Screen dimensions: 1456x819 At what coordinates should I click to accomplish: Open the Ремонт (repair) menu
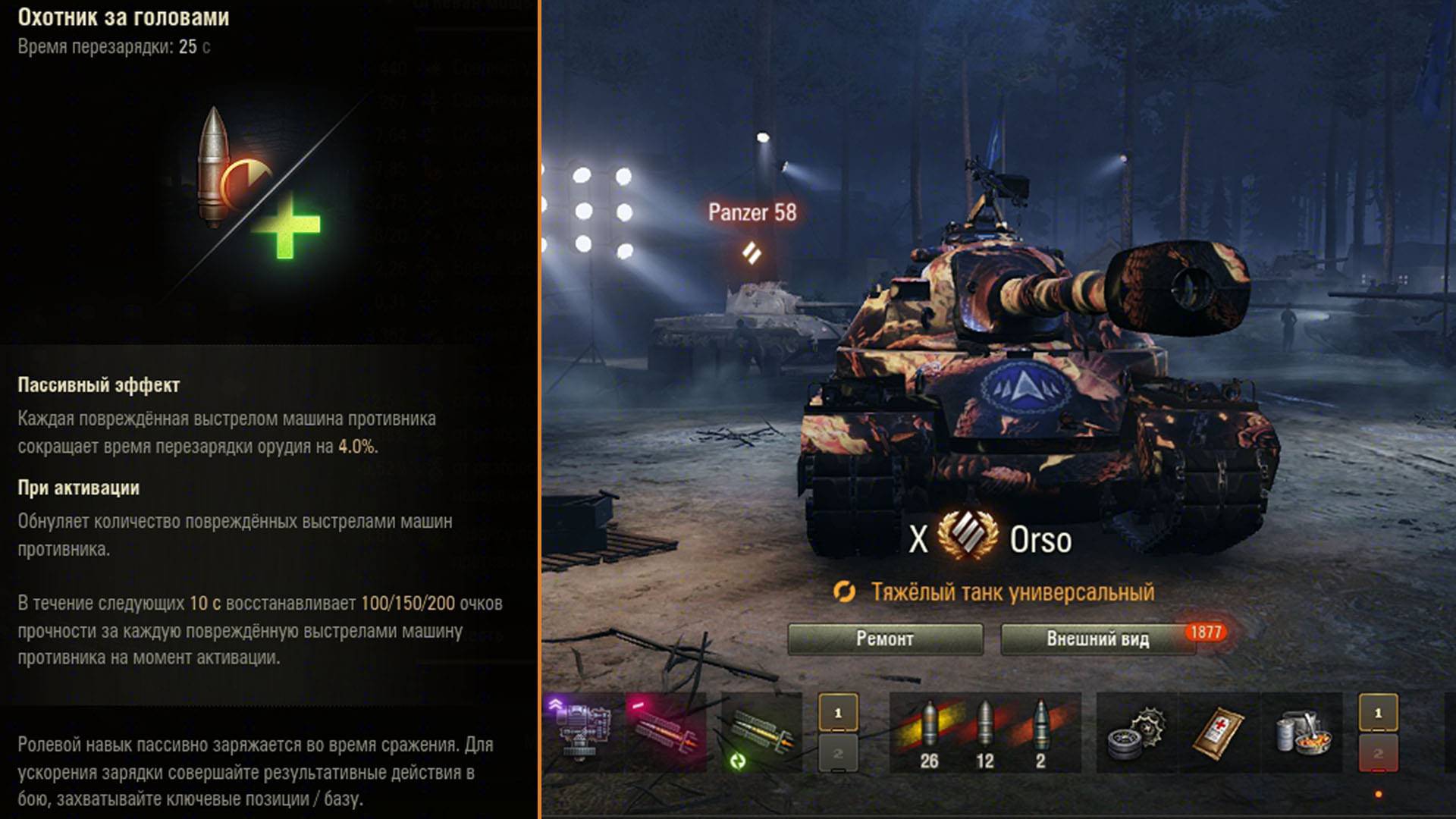point(885,639)
